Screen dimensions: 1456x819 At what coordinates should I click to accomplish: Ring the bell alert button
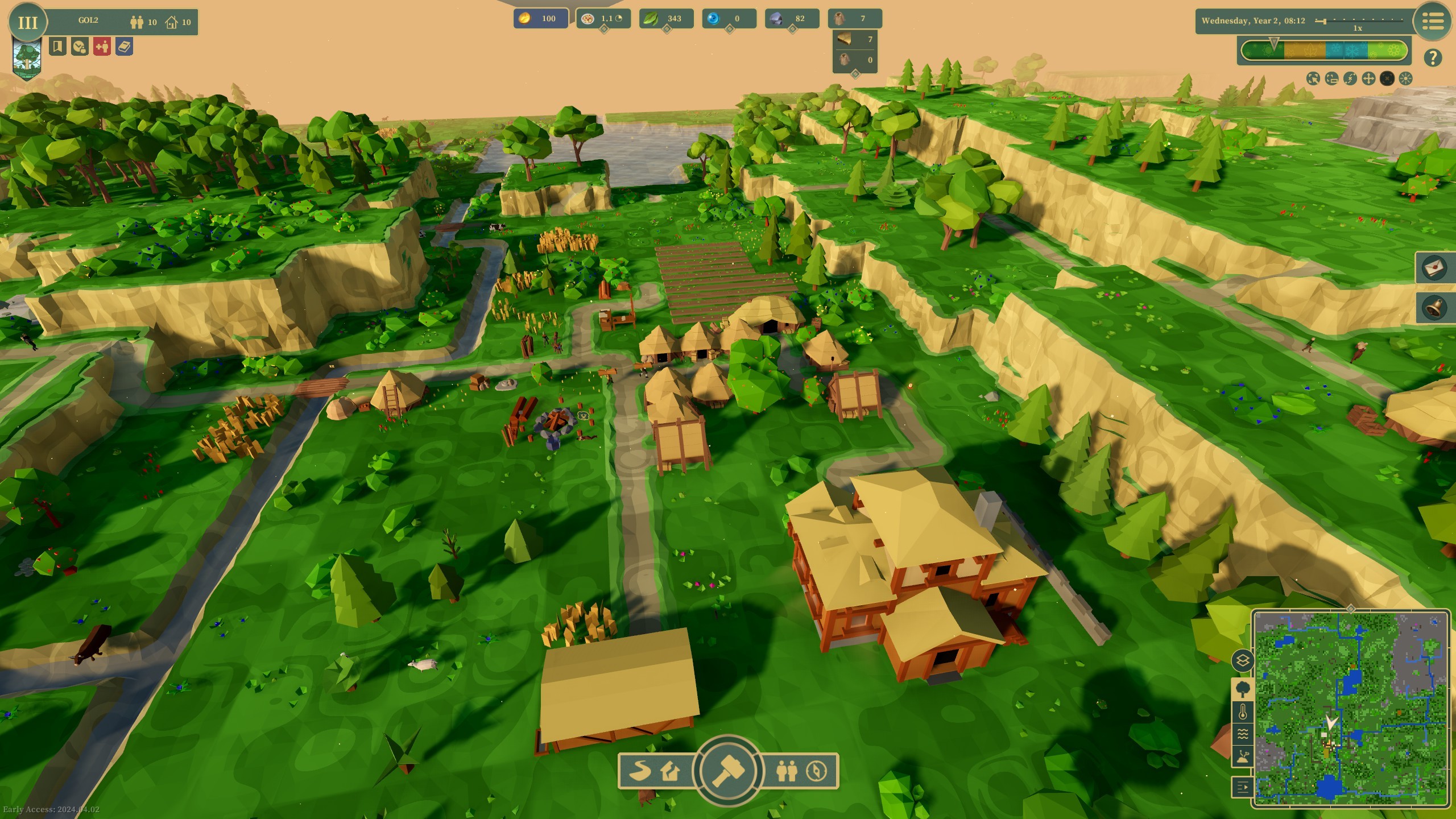[x=1434, y=308]
